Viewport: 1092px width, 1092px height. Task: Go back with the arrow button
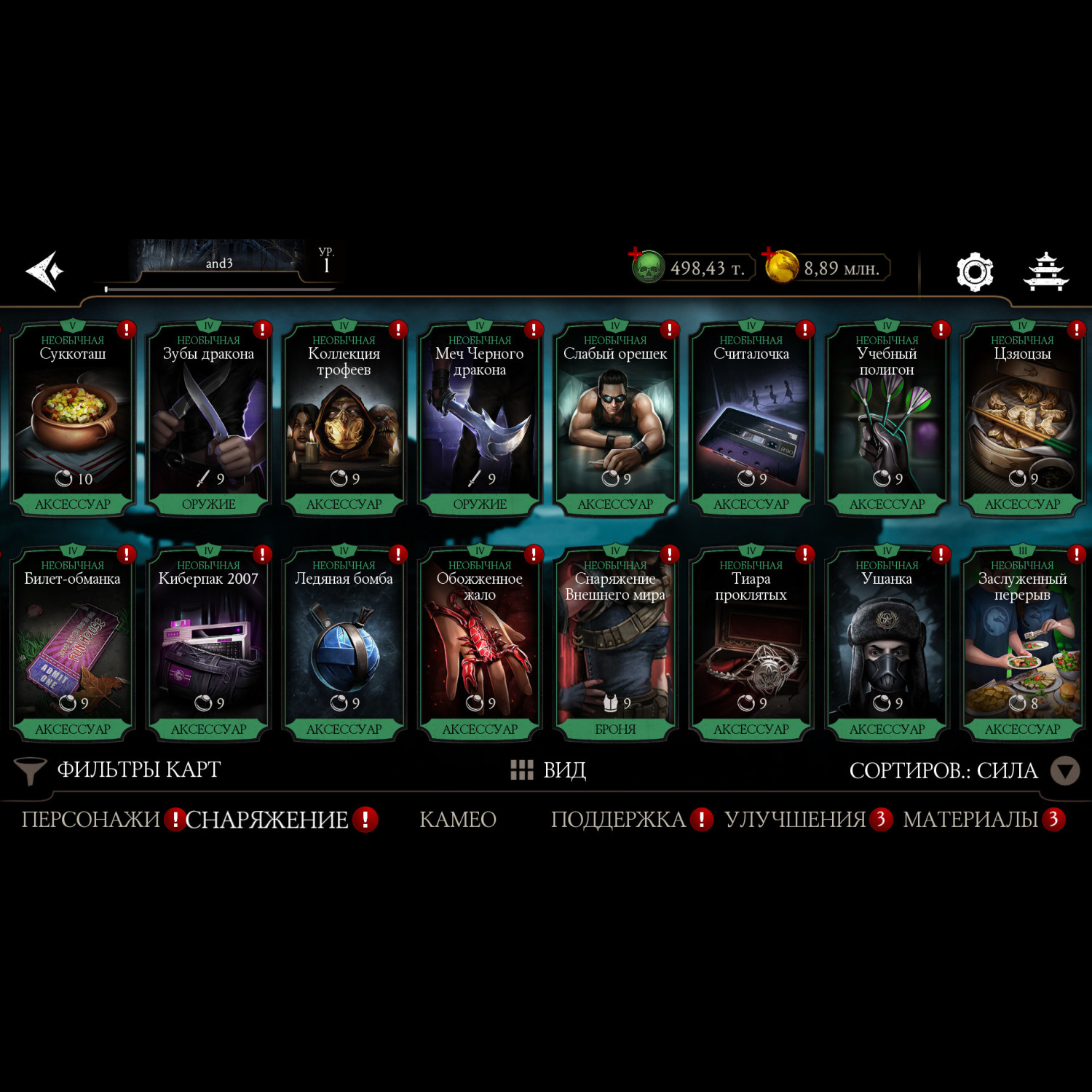(x=45, y=271)
